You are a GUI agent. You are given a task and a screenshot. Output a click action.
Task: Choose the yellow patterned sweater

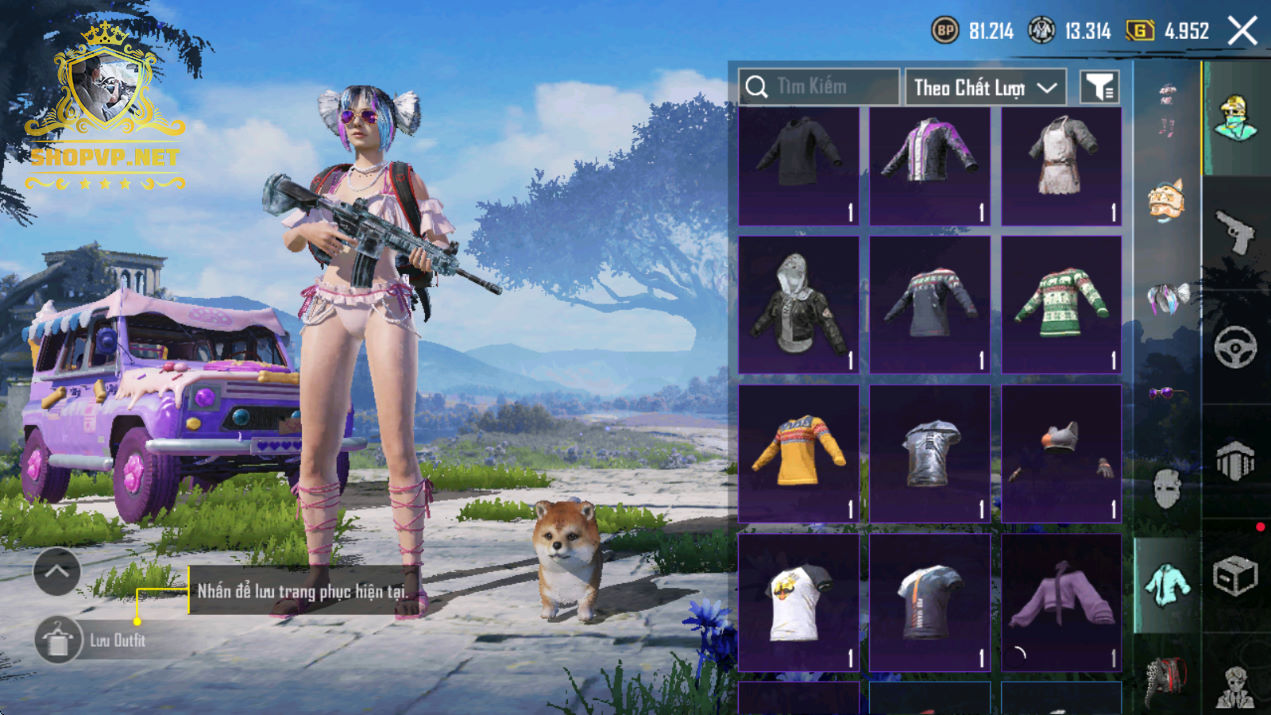[798, 453]
